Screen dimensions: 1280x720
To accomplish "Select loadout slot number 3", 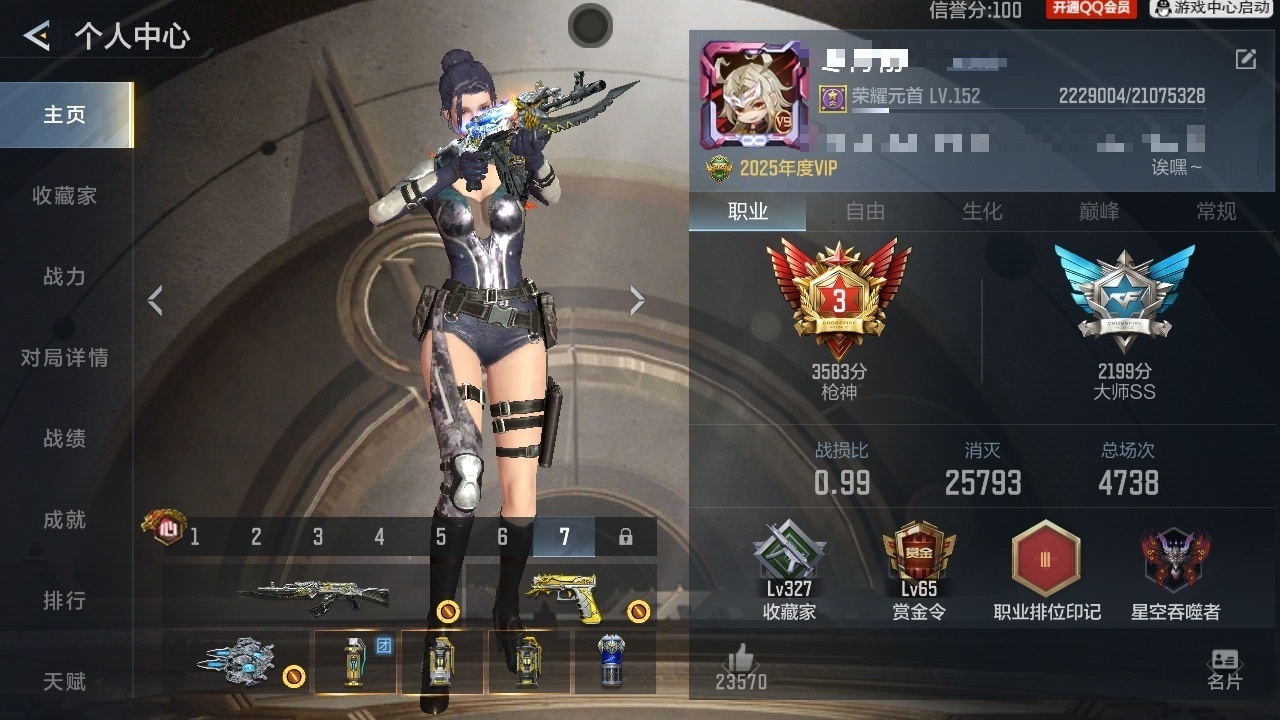I will pyautogui.click(x=318, y=537).
